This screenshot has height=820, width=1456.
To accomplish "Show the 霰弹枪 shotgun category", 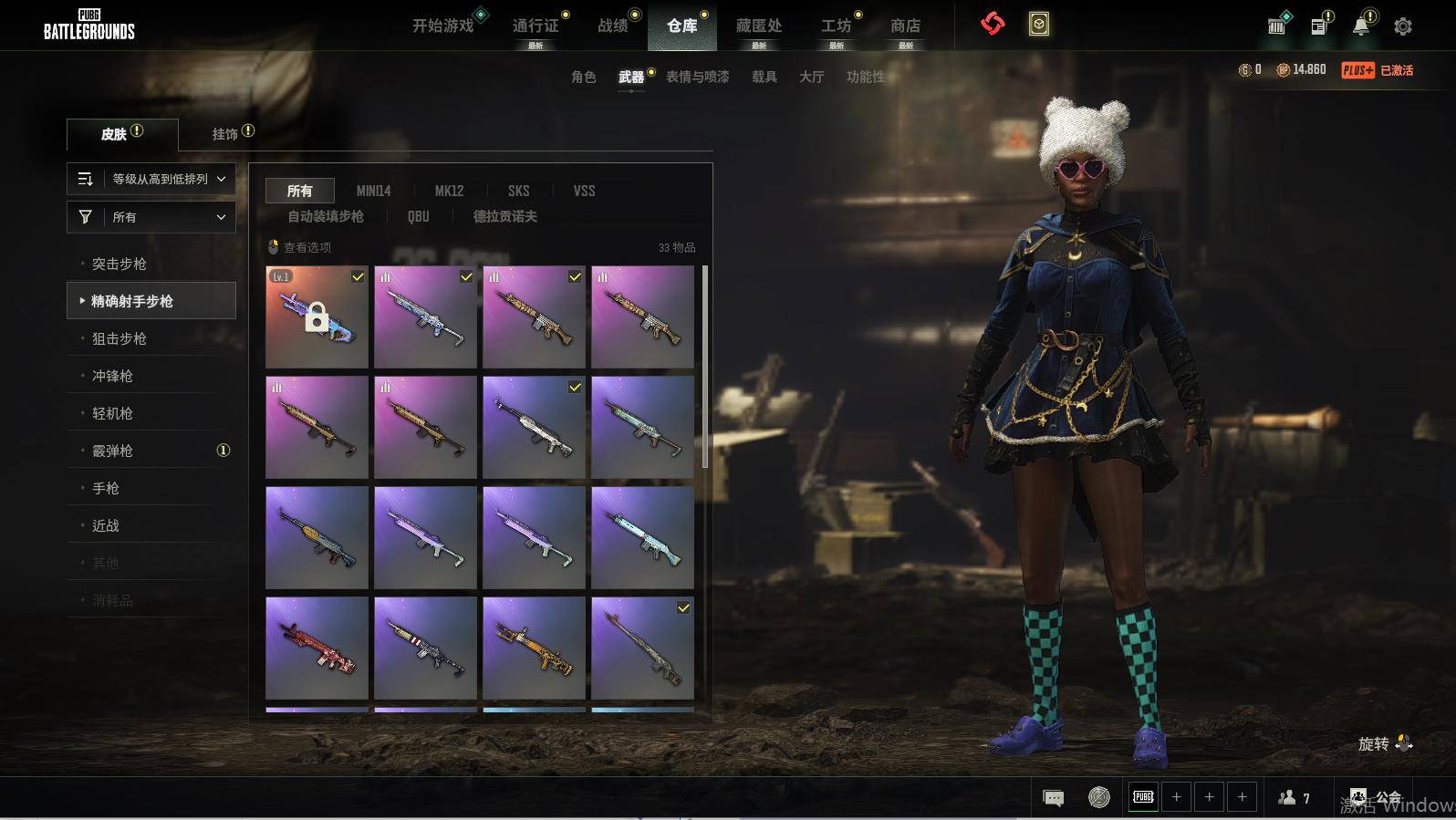I will (113, 451).
